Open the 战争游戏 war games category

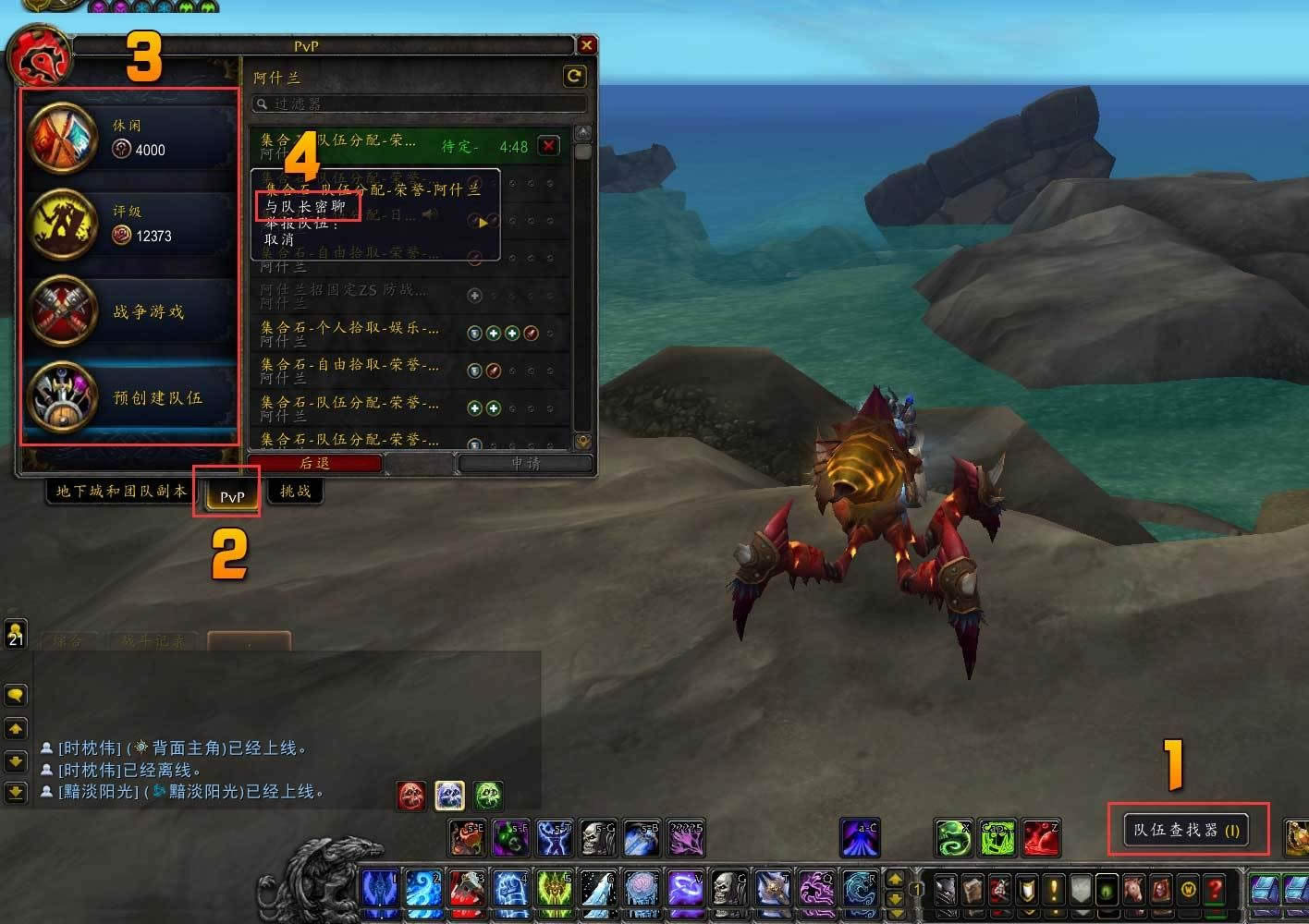click(129, 311)
